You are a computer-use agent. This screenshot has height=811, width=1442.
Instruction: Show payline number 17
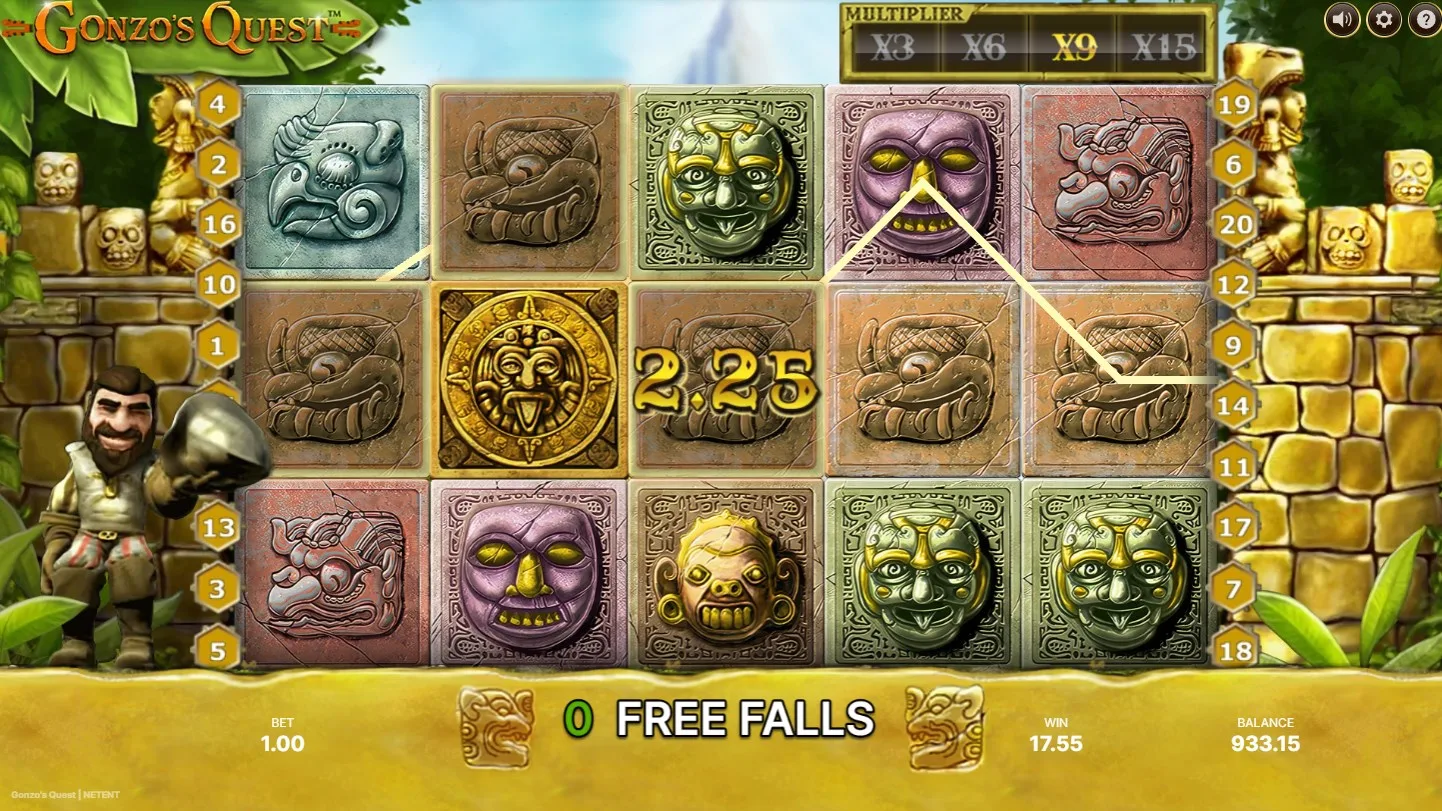coord(1236,527)
